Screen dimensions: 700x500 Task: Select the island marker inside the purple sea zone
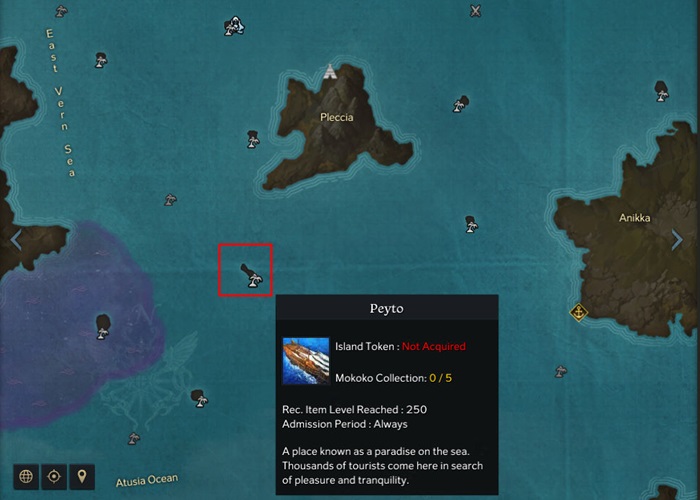pos(102,325)
